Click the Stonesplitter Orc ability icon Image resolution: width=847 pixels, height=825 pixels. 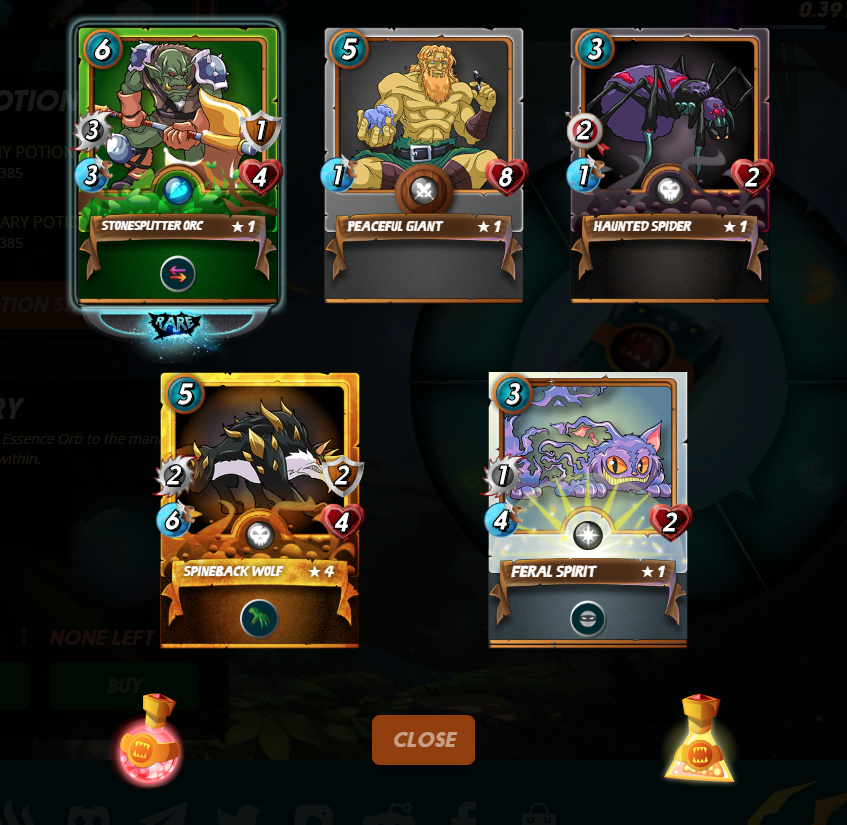coord(178,273)
